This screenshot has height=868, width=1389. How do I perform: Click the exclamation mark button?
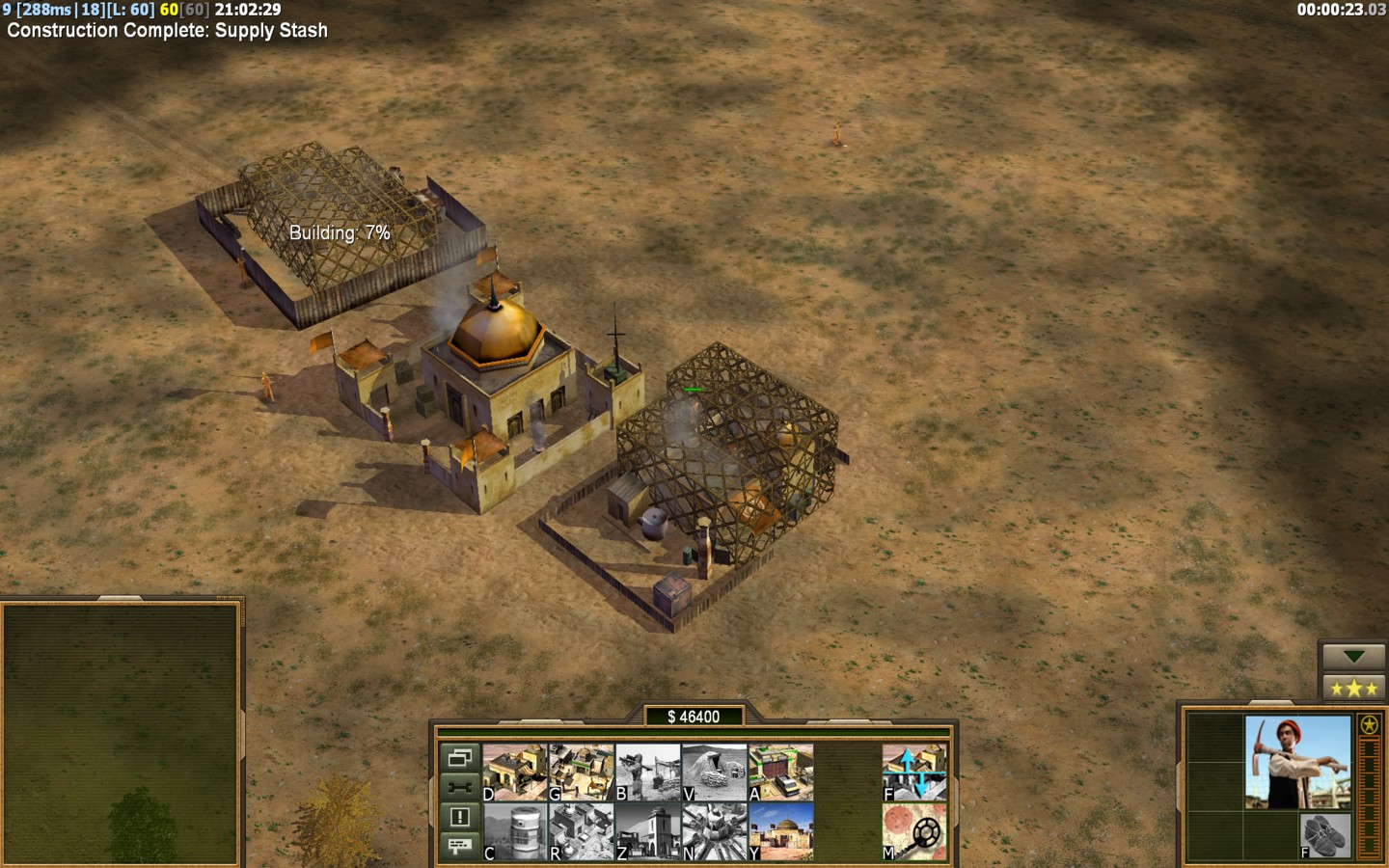[459, 817]
